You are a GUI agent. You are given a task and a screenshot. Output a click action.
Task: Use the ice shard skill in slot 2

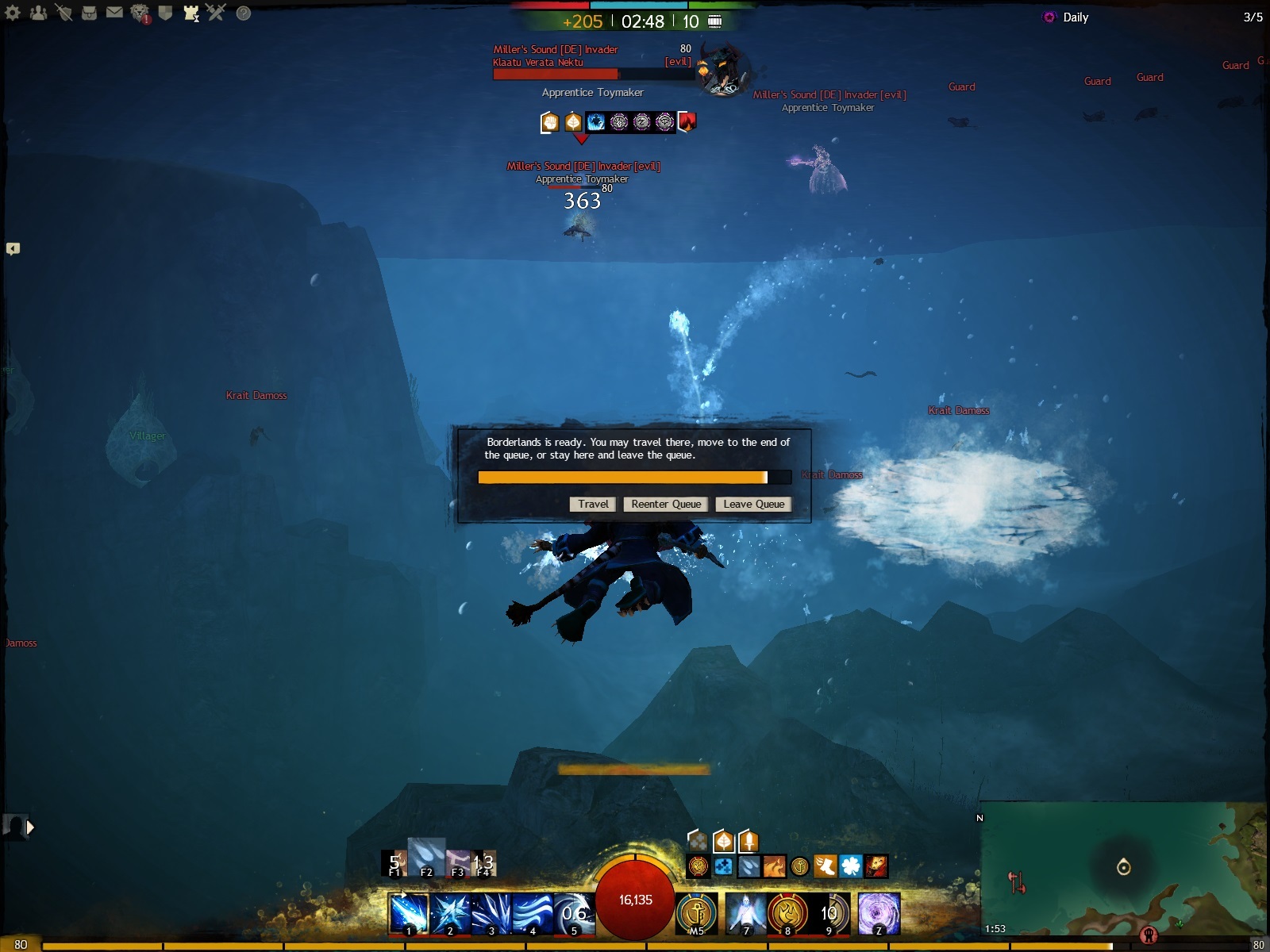450,914
